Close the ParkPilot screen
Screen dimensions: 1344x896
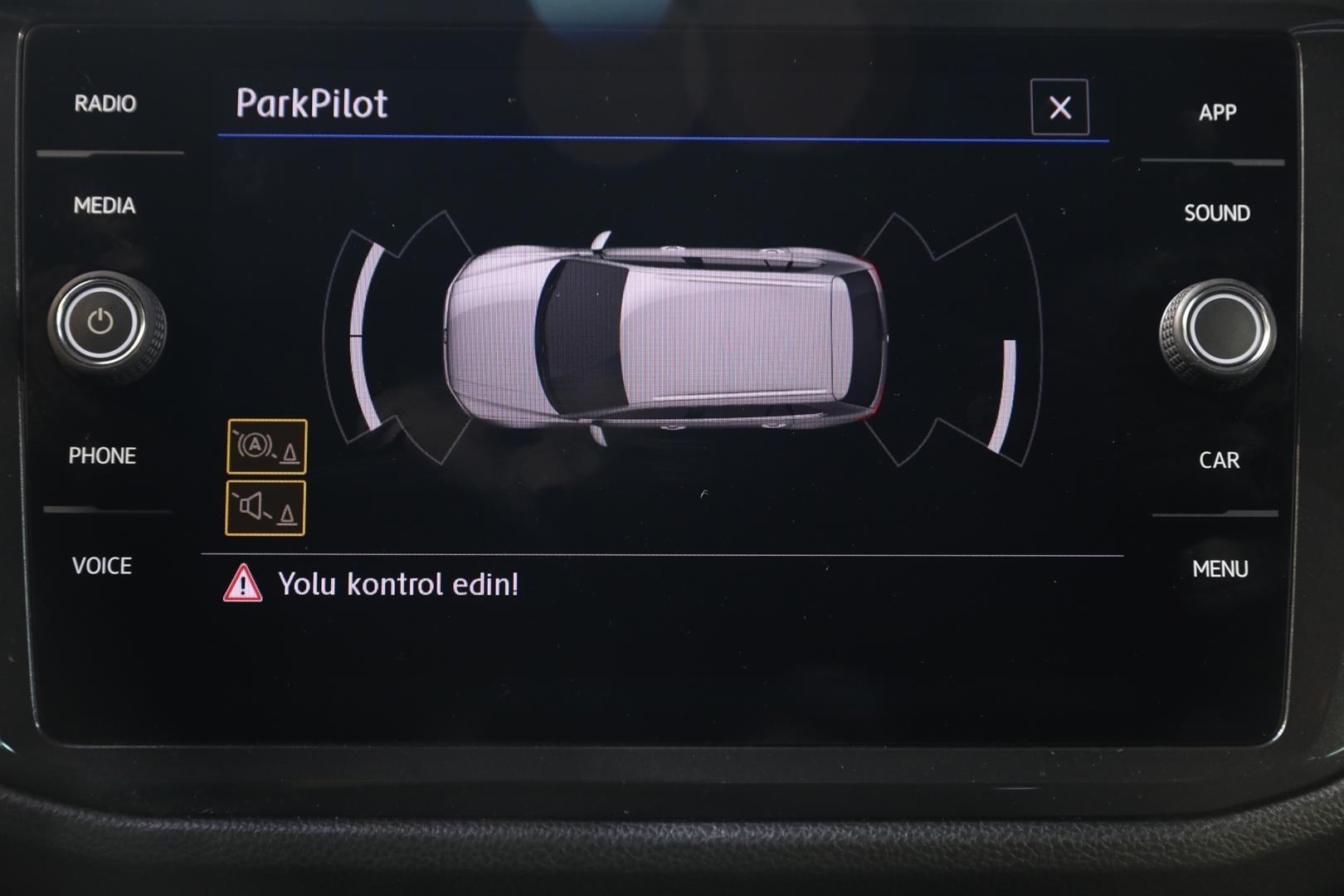pos(1059,107)
